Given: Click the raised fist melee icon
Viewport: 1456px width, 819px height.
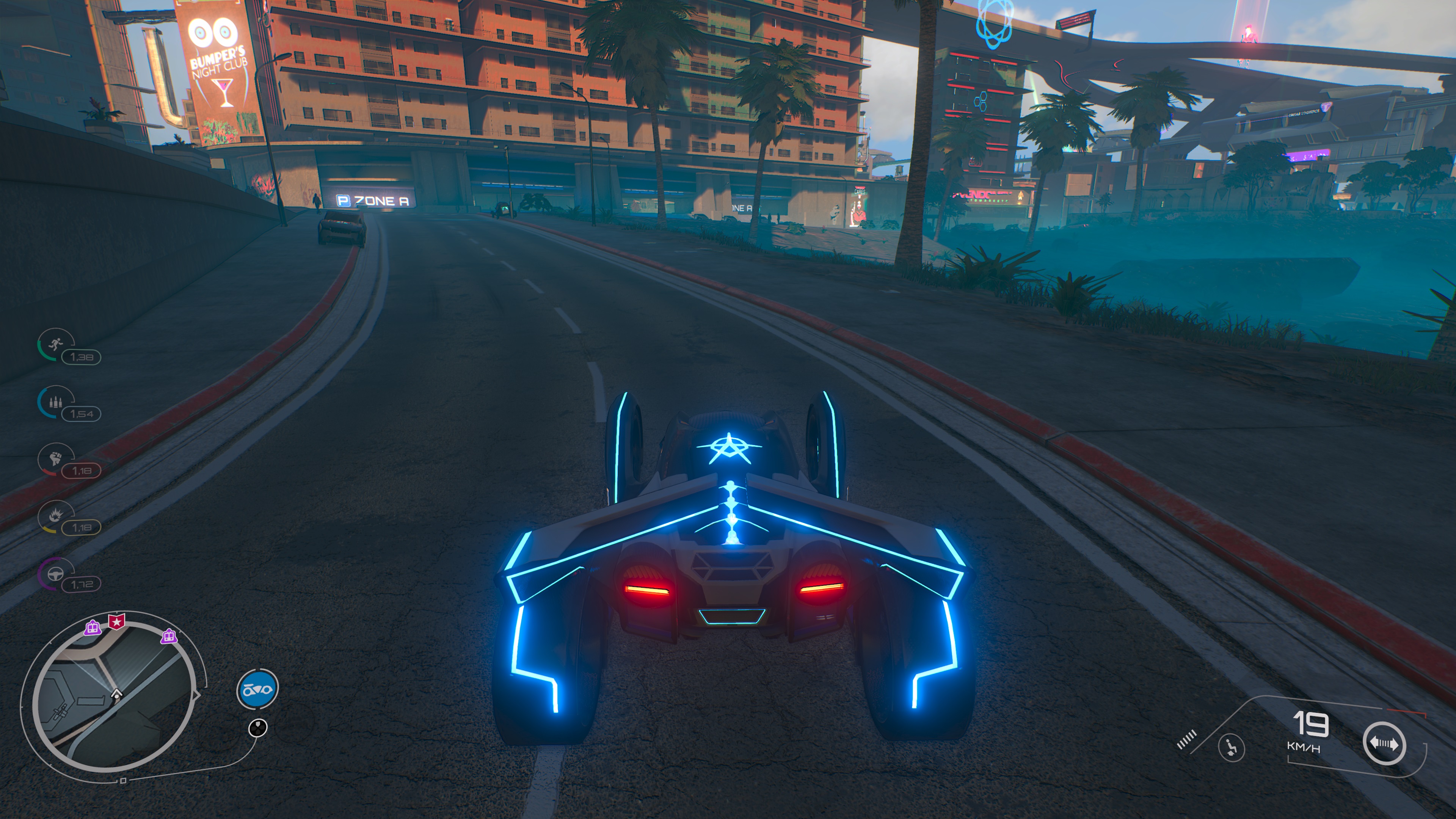Looking at the screenshot, I should 55,458.
